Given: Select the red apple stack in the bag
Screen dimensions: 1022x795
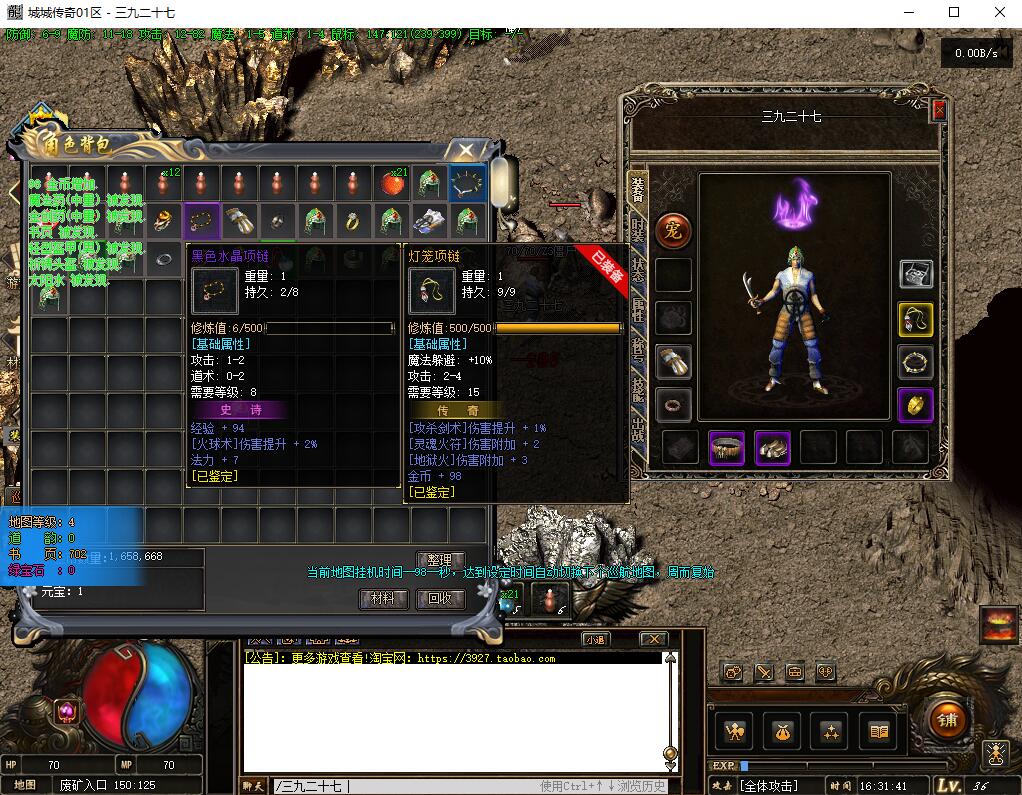Looking at the screenshot, I should pyautogui.click(x=392, y=183).
